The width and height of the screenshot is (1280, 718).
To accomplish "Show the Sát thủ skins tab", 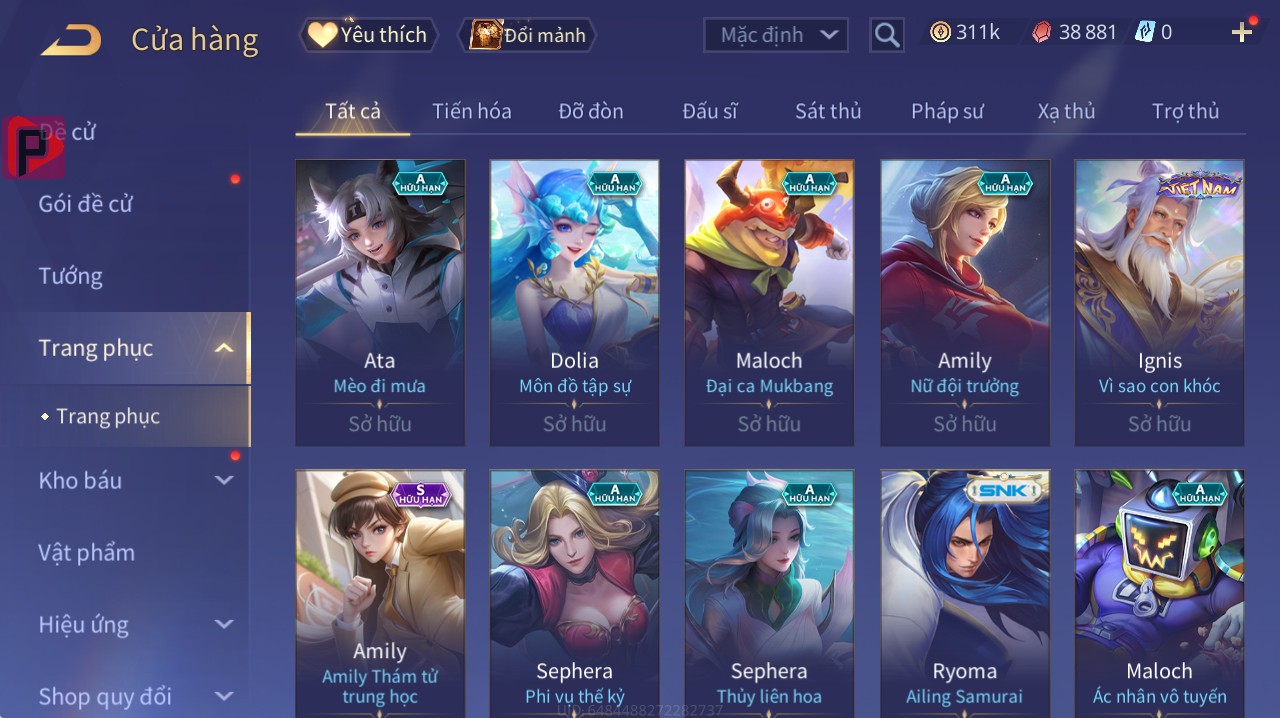I will pyautogui.click(x=828, y=111).
